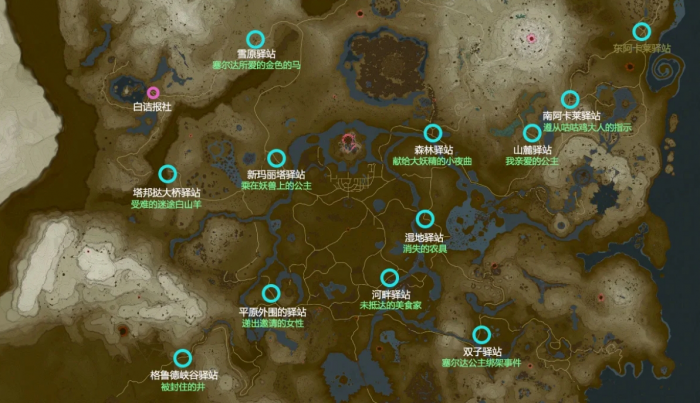Viewport: 700px width, 403px height.
Task: Choose the 湿地驿站 map marker
Action: click(425, 218)
